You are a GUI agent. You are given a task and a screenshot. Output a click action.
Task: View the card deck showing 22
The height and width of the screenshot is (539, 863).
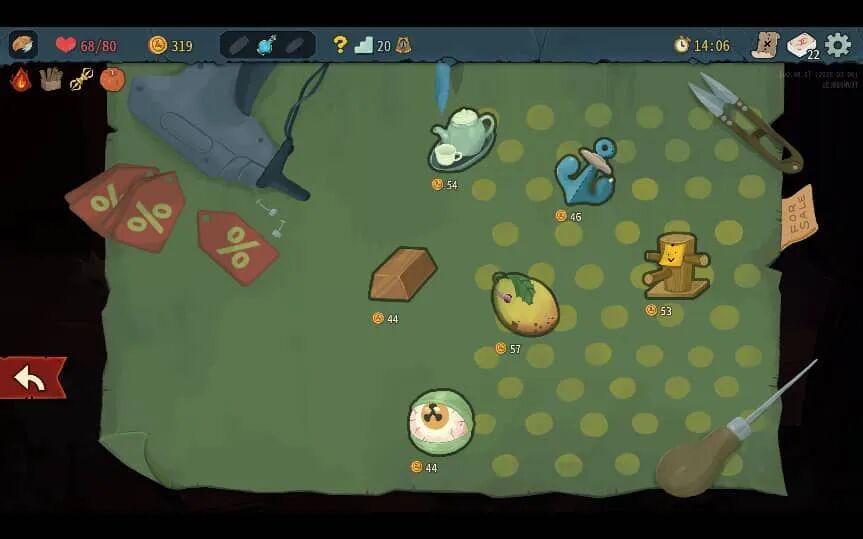coord(802,45)
